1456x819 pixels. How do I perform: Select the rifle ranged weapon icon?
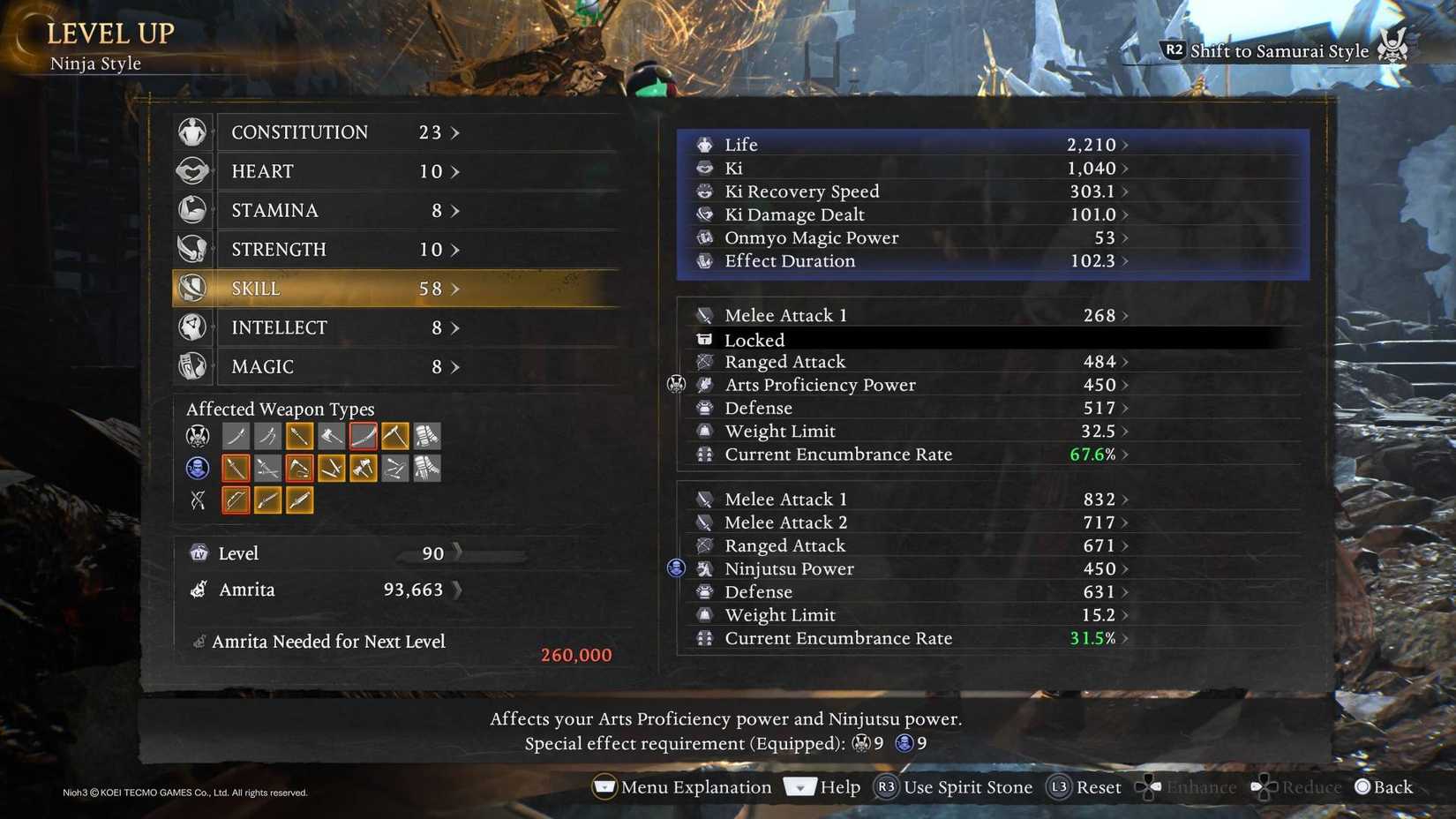click(x=267, y=500)
